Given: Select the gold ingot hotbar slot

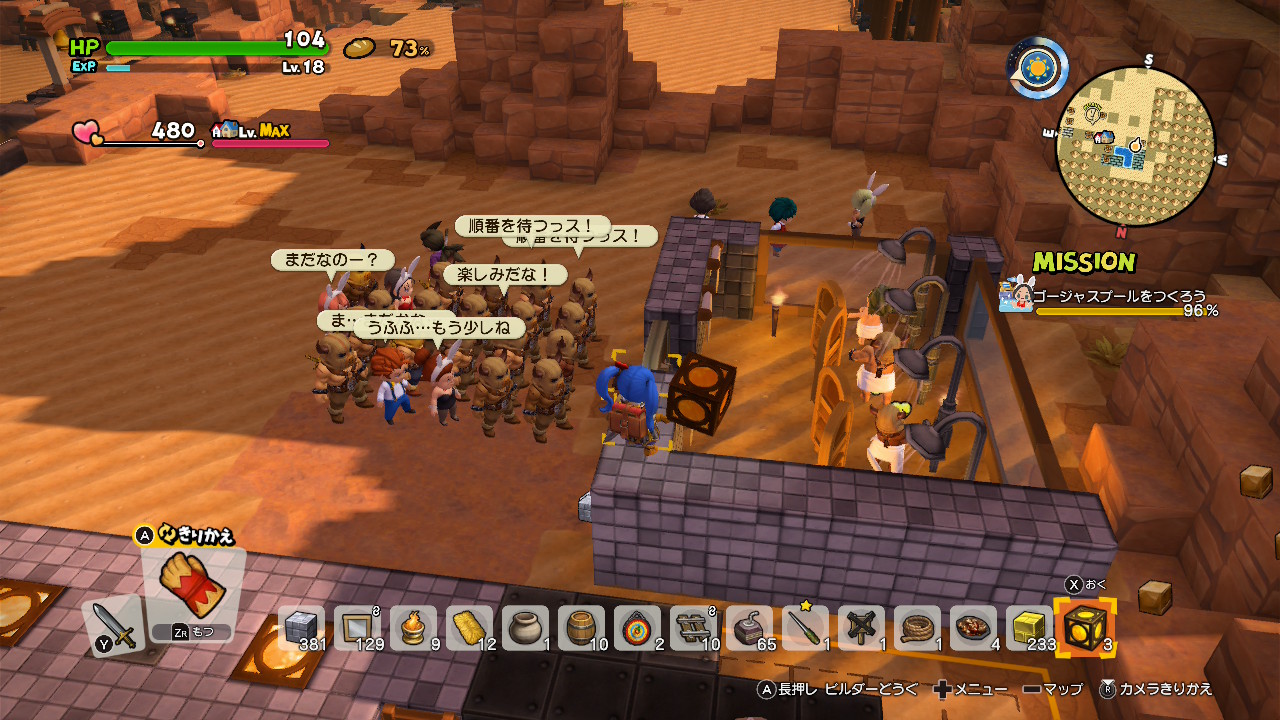Looking at the screenshot, I should [469, 629].
